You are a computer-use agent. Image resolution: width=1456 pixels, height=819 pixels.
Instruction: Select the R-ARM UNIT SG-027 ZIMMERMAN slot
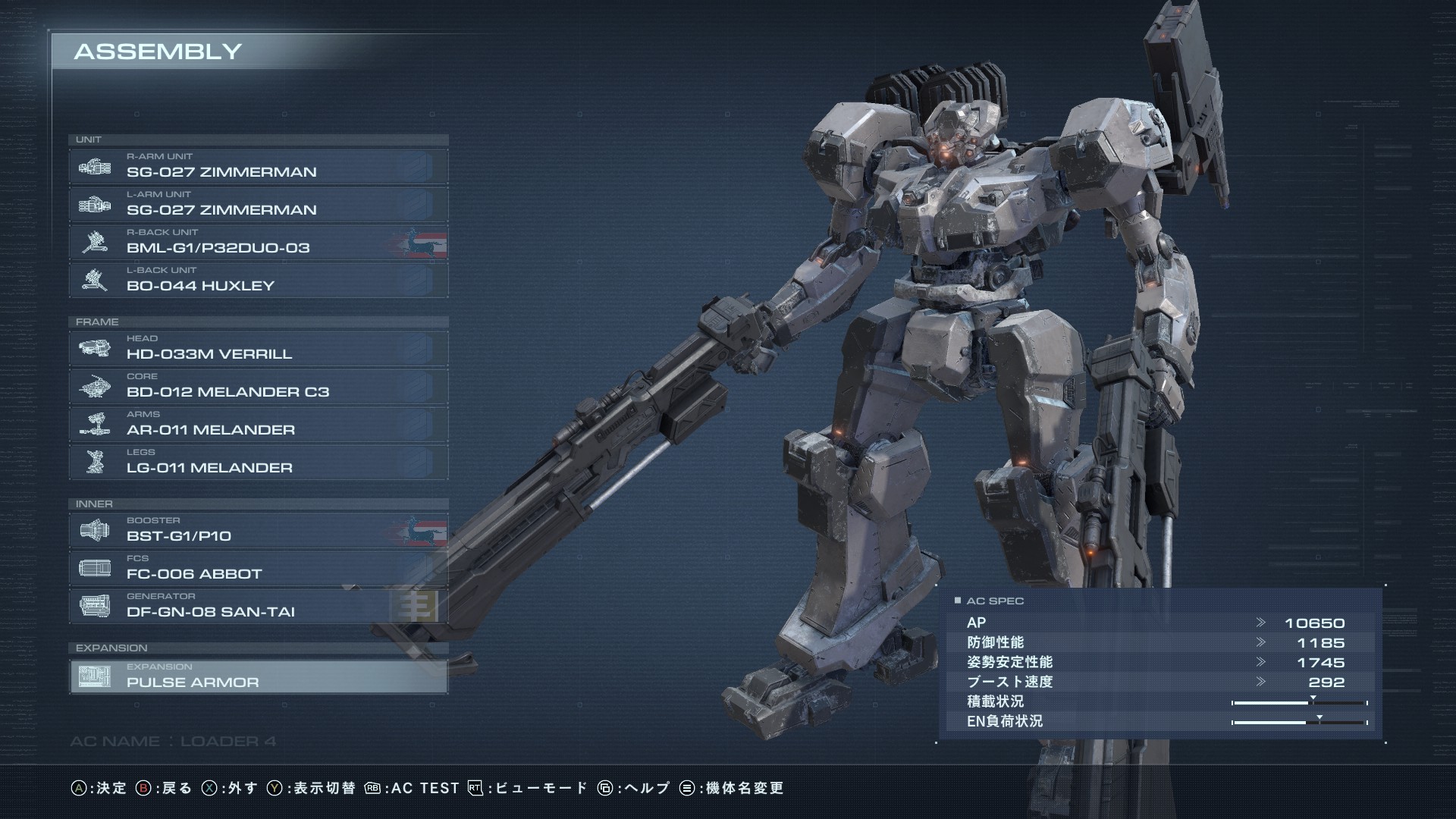click(258, 166)
